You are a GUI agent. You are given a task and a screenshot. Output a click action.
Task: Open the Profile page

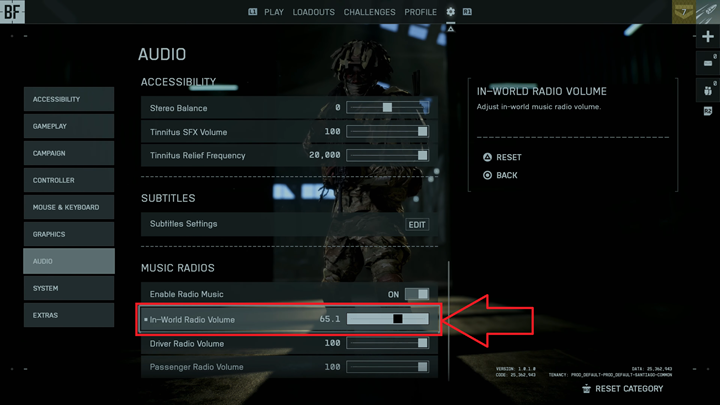pos(421,12)
